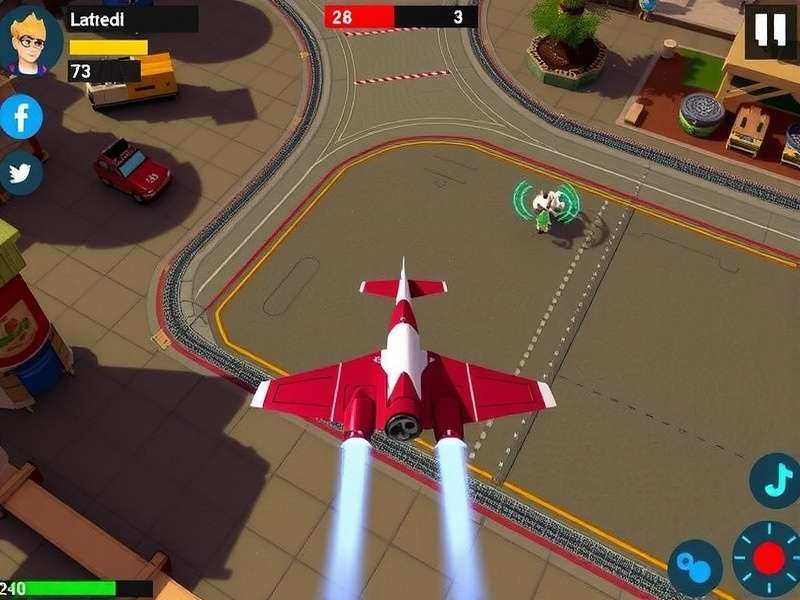Tap the red fire button
This screenshot has height=600, width=800.
[x=768, y=558]
